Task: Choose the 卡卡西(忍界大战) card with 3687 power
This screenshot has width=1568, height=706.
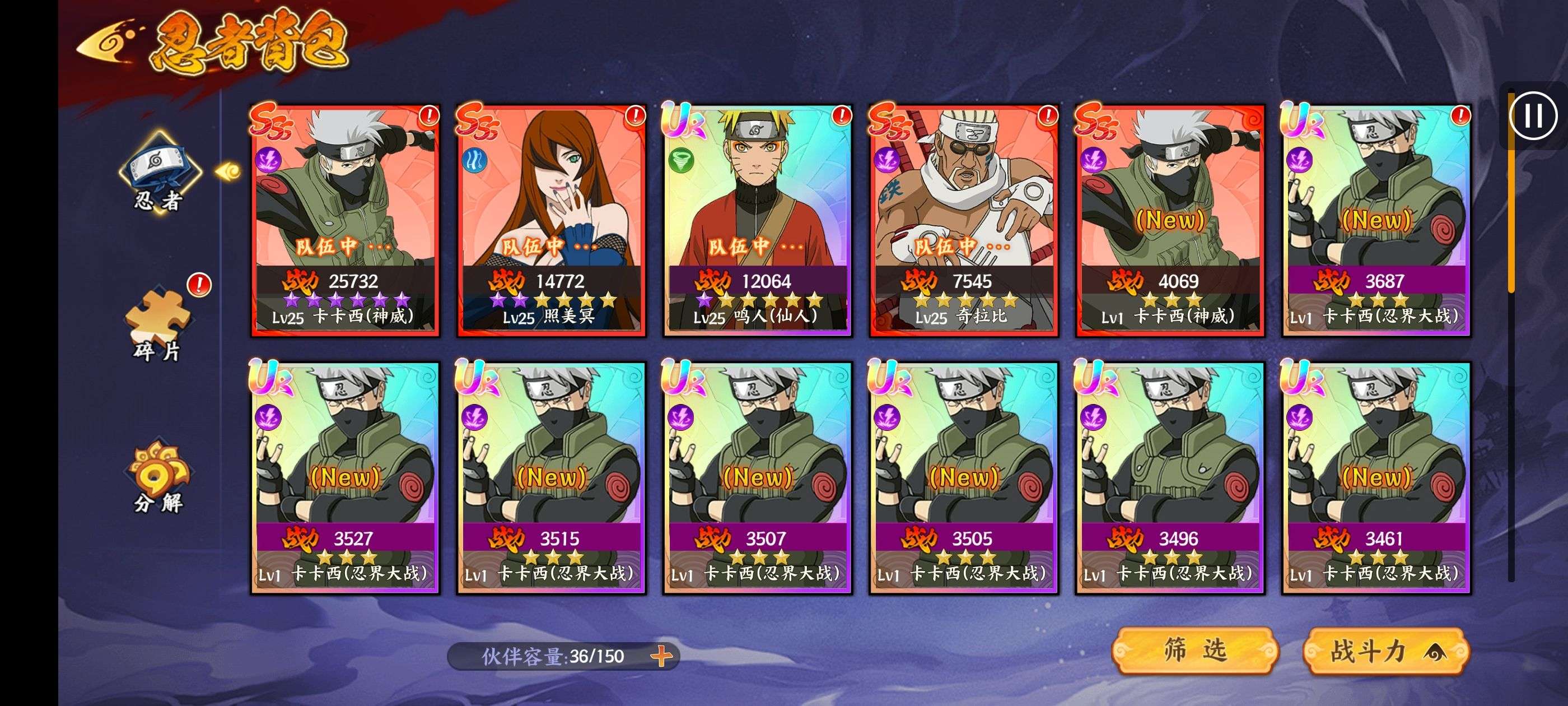Action: click(1376, 220)
